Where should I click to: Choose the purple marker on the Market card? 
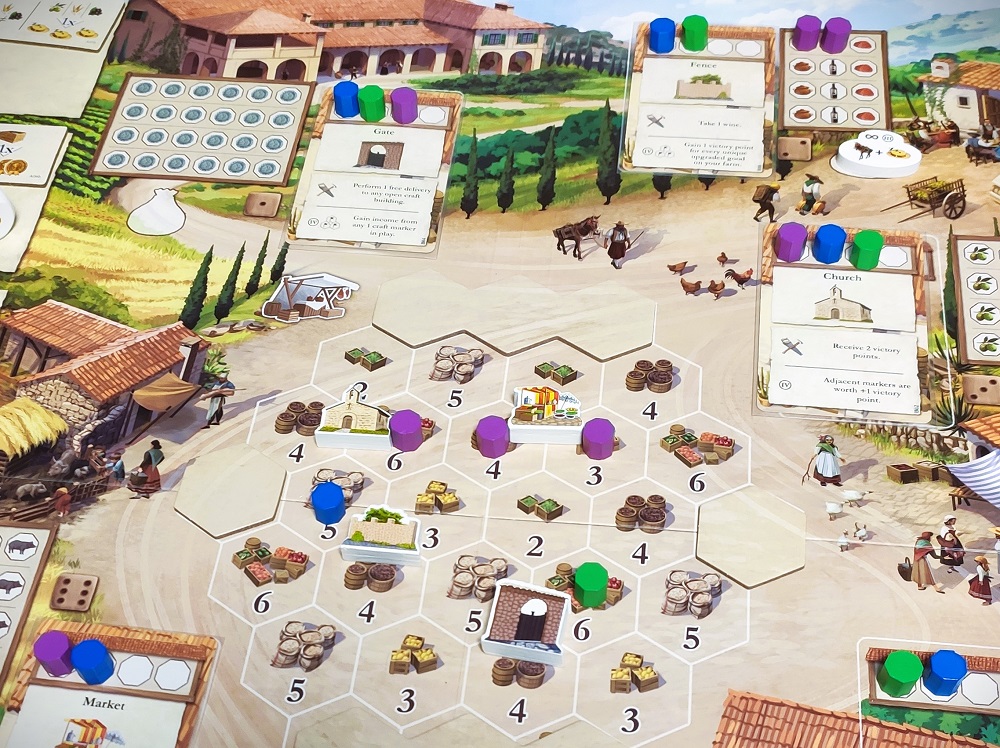coord(53,652)
